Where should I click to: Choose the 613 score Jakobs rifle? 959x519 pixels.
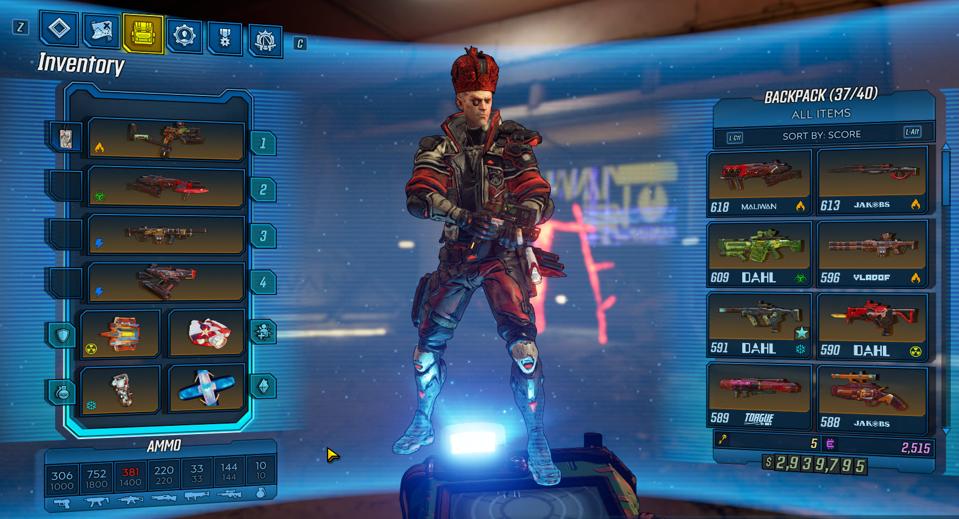click(x=872, y=181)
